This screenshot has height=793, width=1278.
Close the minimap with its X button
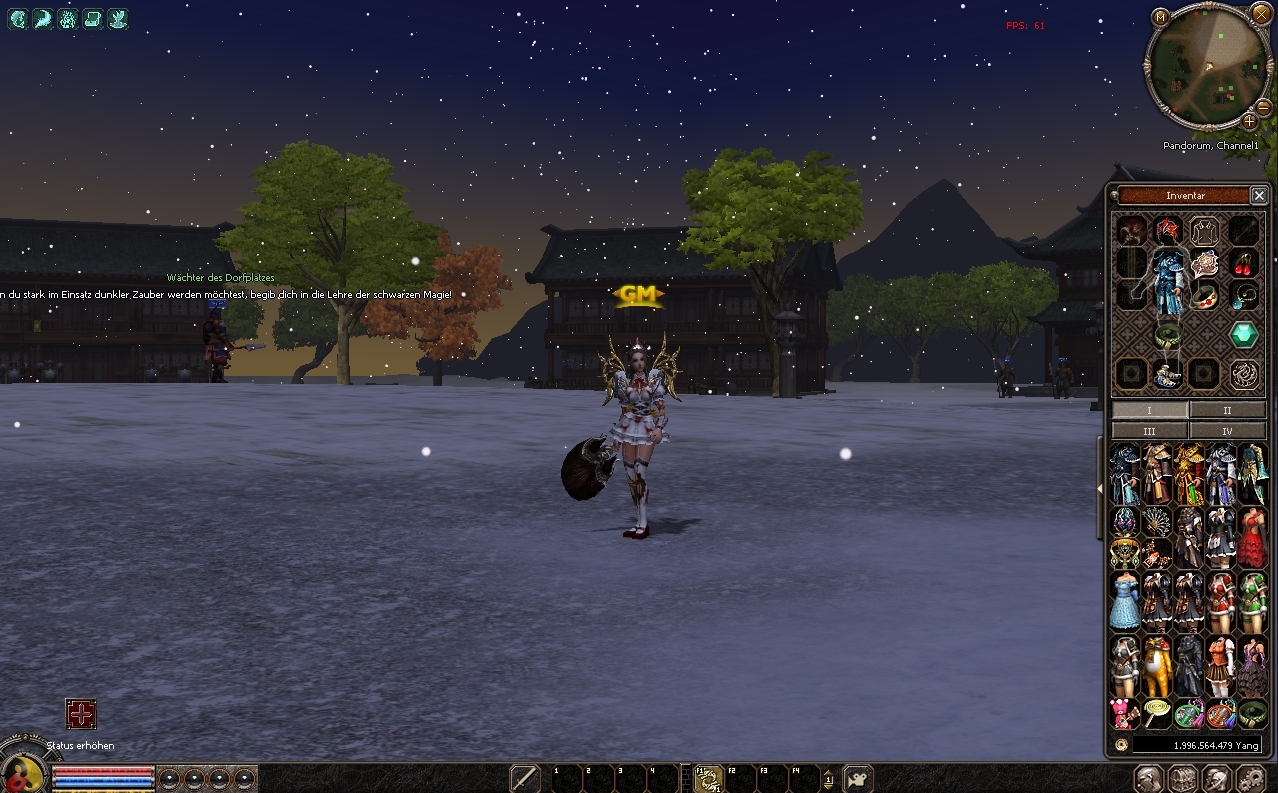(1260, 14)
